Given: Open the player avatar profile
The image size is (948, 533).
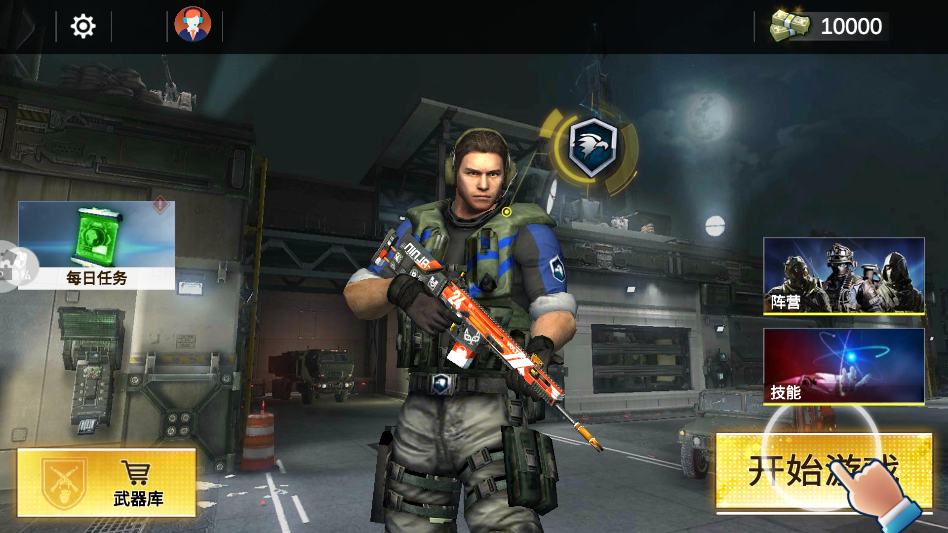Looking at the screenshot, I should coord(193,25).
